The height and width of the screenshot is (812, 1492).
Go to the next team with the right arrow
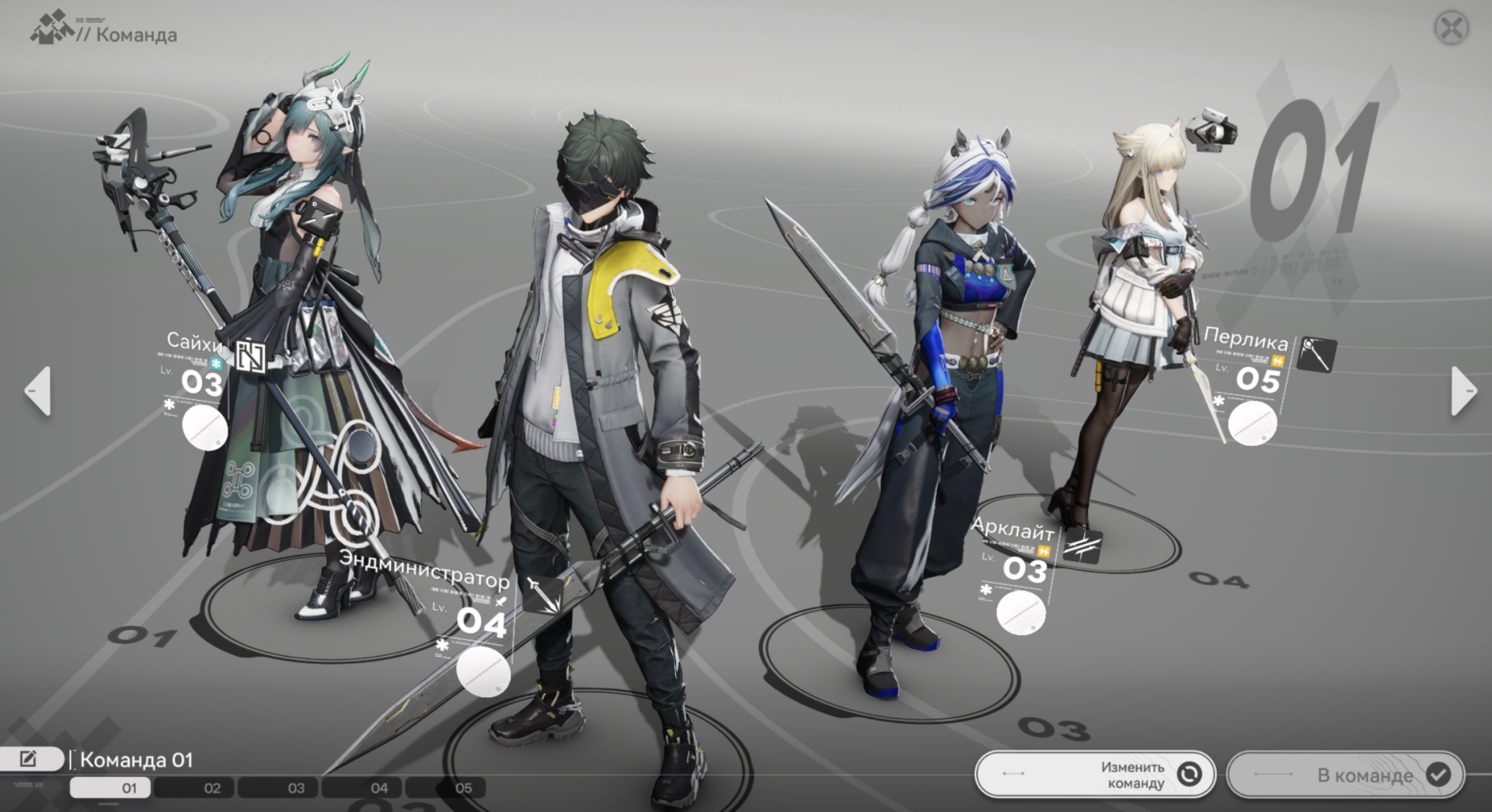(x=1462, y=391)
